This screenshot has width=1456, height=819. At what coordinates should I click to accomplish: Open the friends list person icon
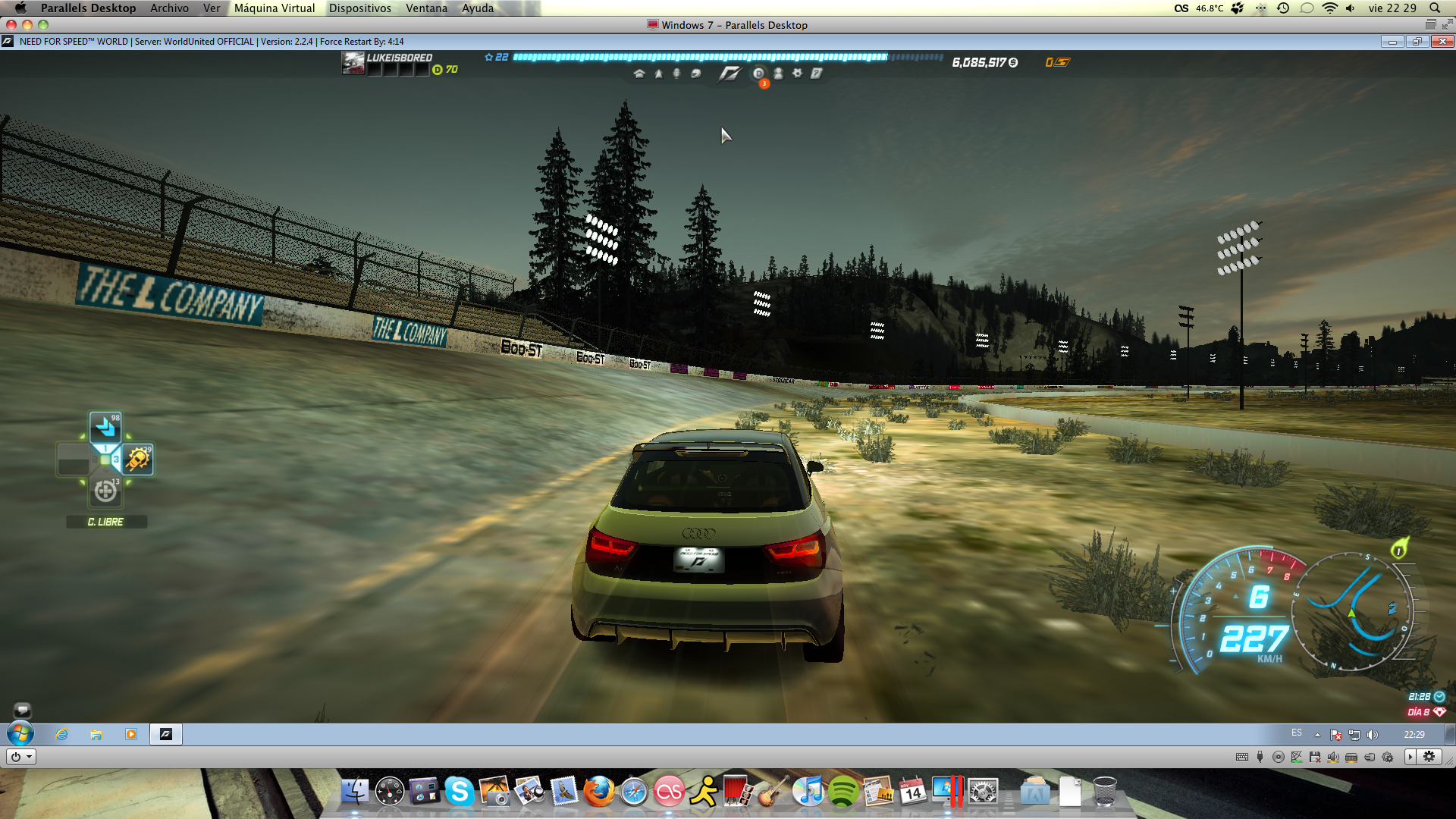[x=778, y=74]
